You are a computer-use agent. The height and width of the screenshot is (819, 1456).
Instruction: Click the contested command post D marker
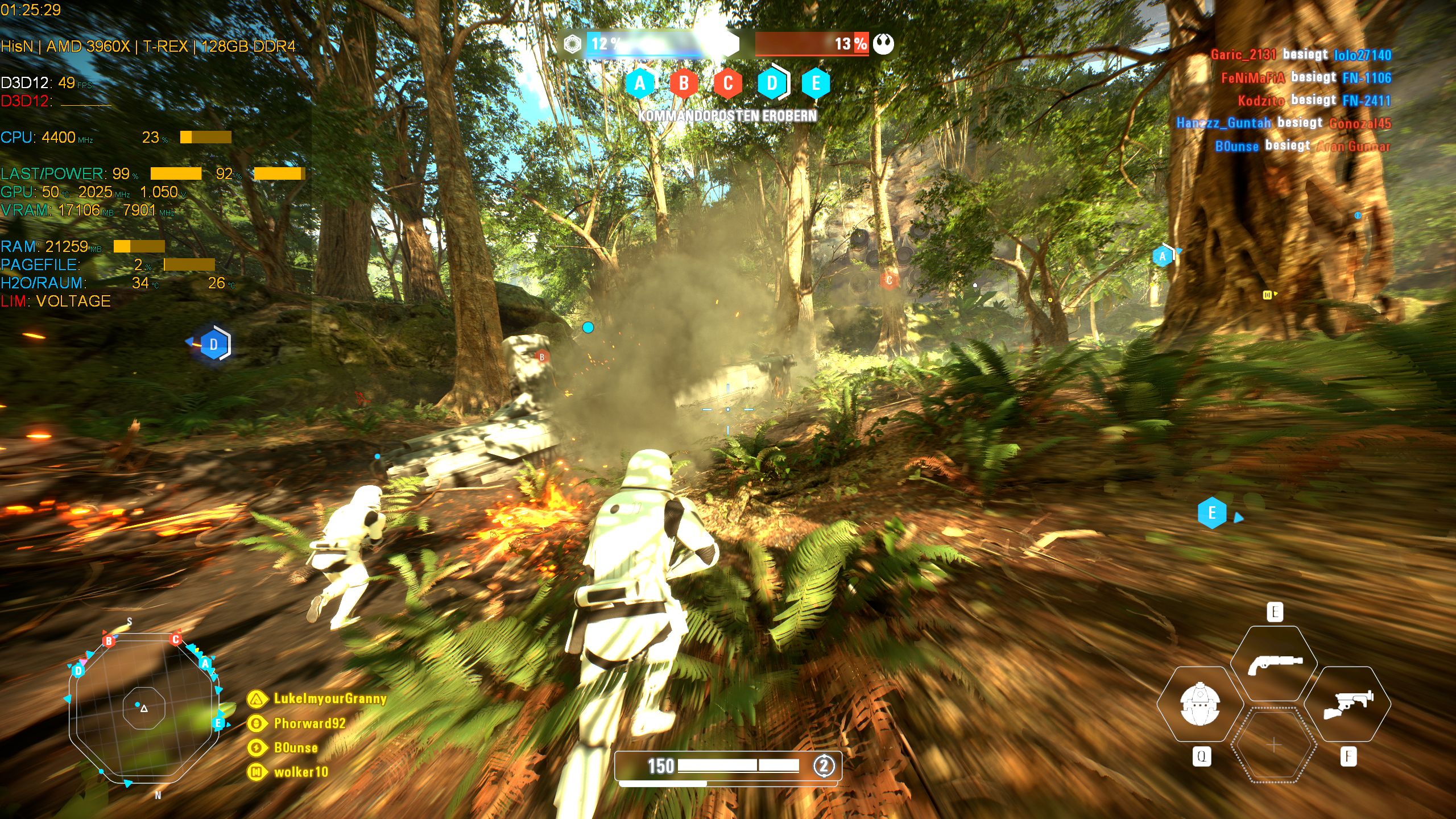point(772,84)
